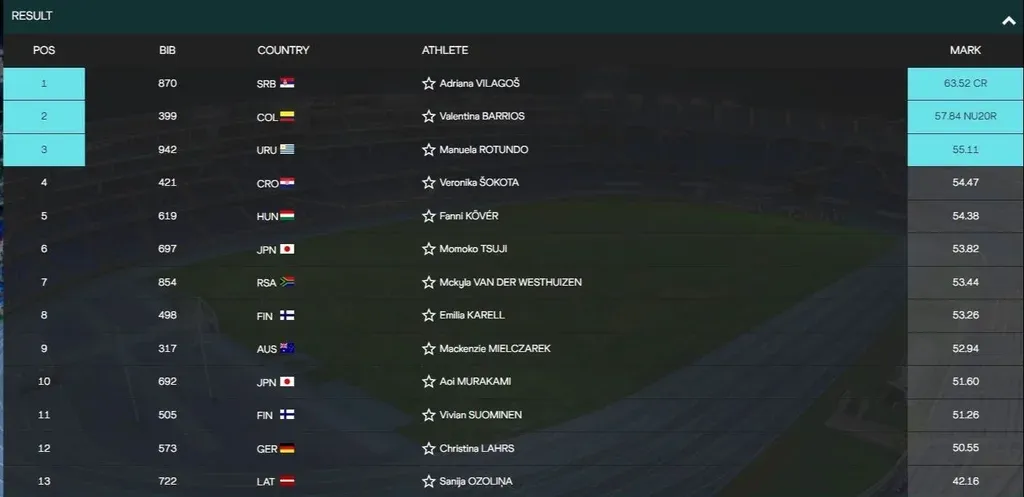
Task: Open Mackenzie MIELCZAREK's athlete entry
Action: point(495,348)
